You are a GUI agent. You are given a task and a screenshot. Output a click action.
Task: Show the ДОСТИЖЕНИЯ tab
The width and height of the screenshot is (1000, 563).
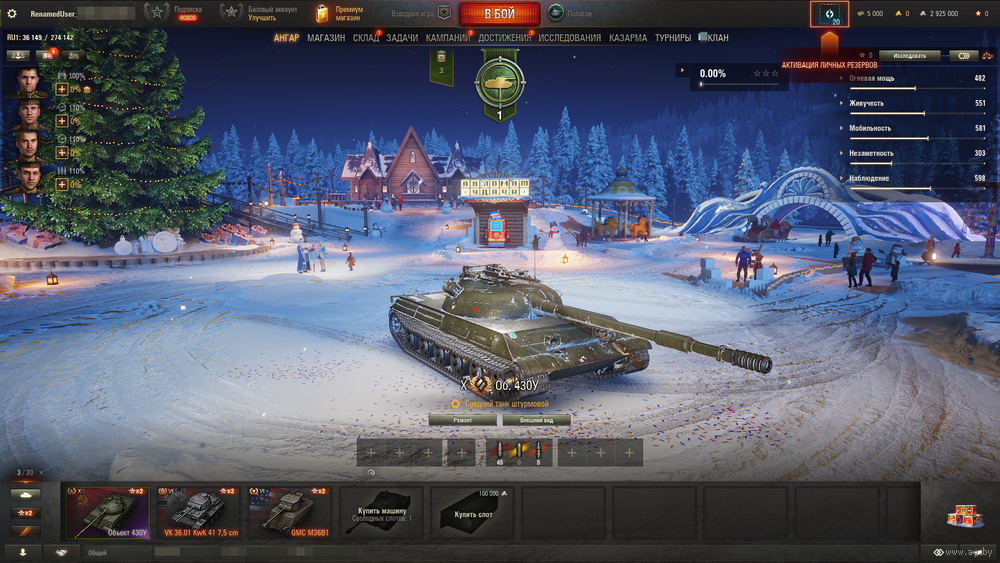coord(505,38)
